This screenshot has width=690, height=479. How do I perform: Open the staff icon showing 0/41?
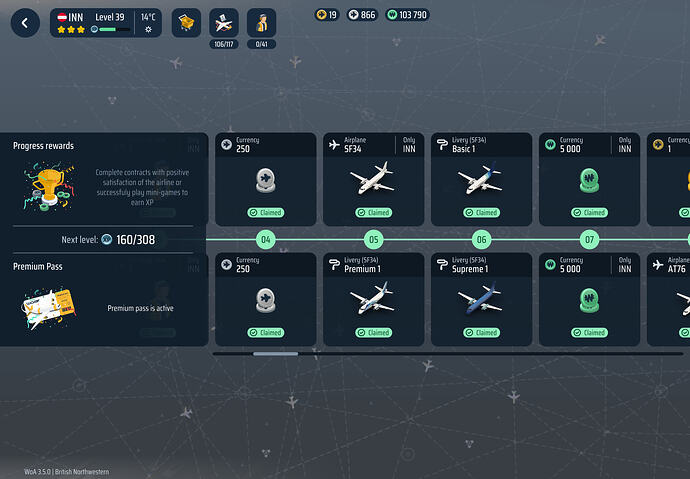tap(261, 23)
